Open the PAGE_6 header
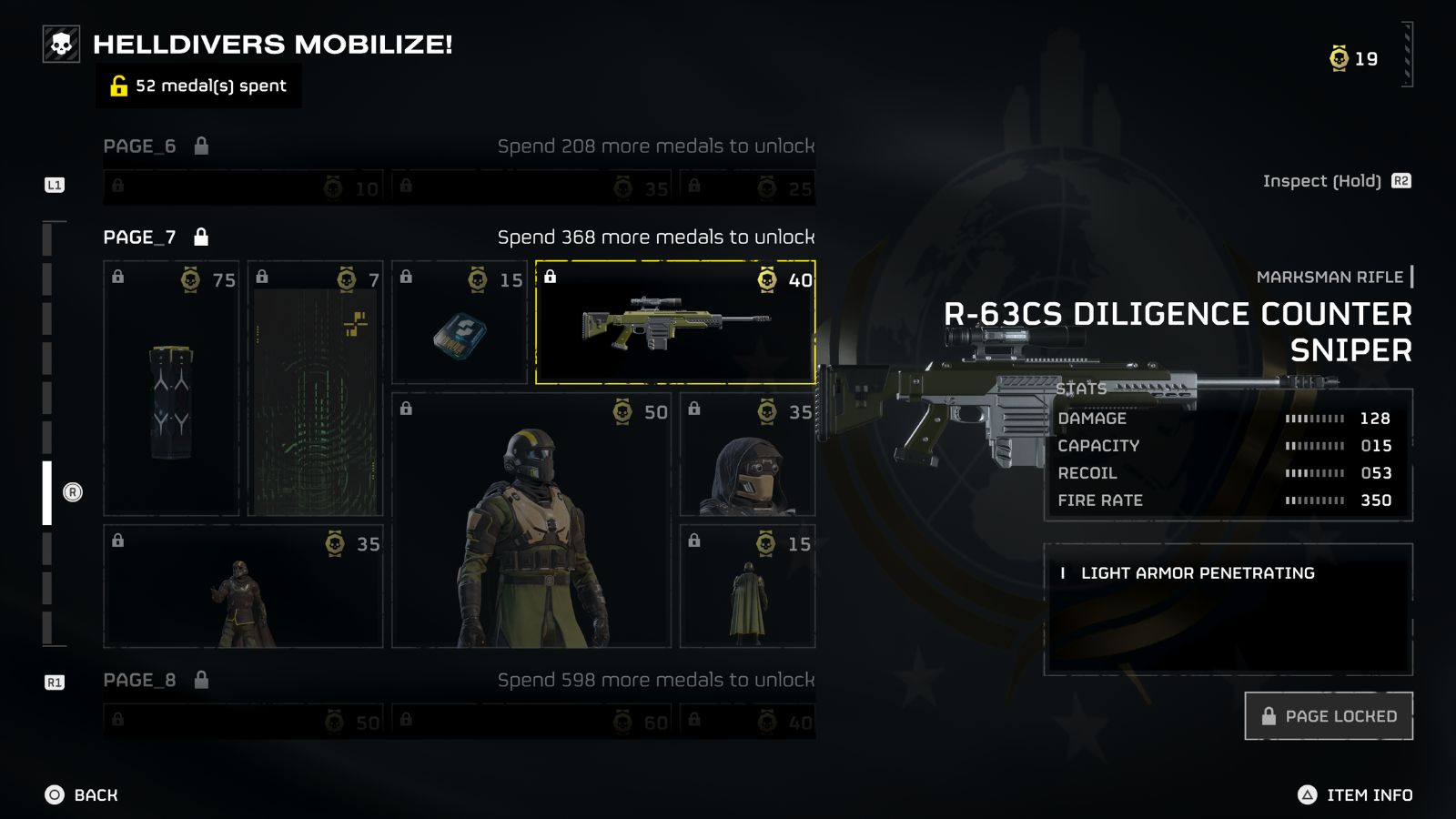This screenshot has width=1456, height=819. 140,147
